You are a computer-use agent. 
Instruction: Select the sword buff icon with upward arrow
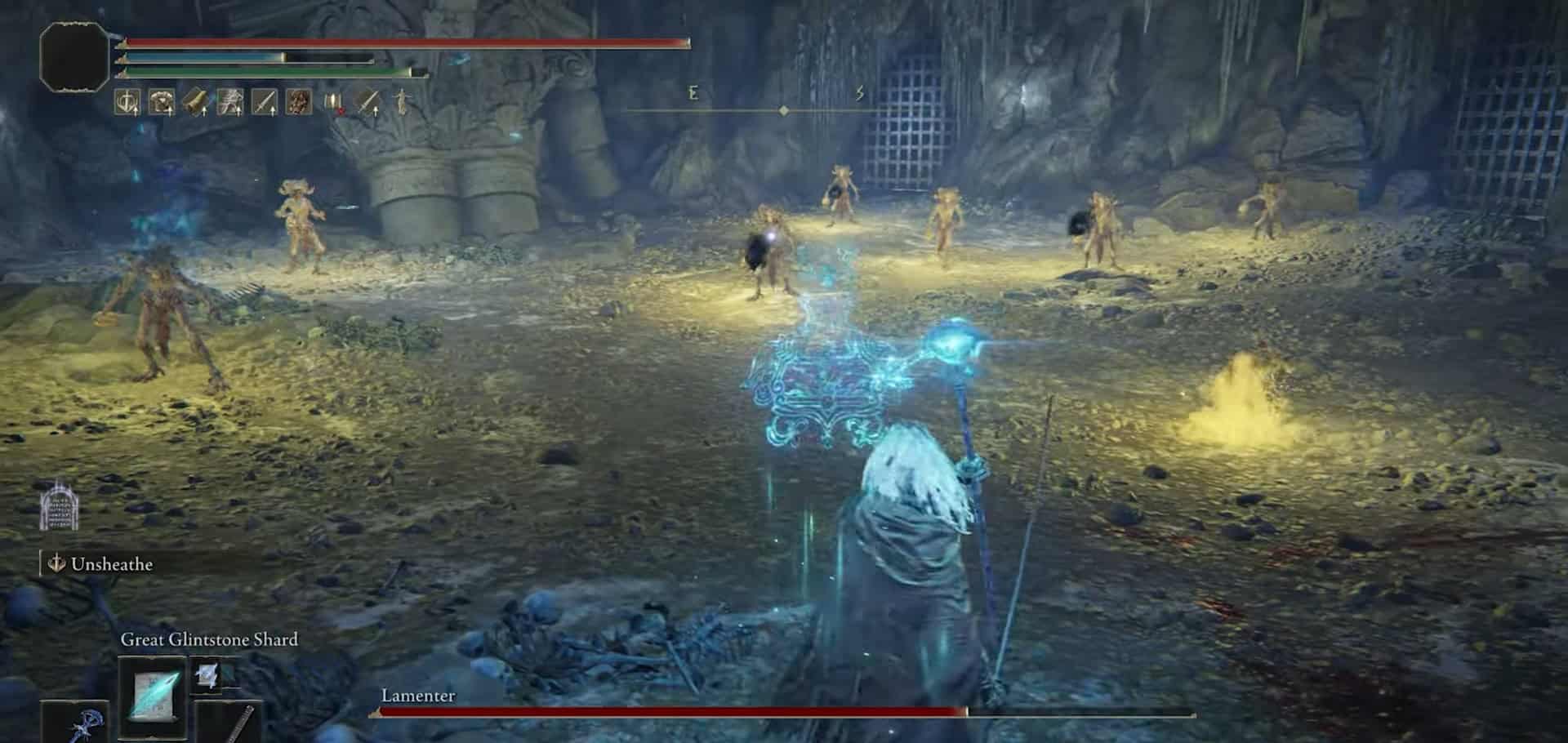(x=264, y=102)
